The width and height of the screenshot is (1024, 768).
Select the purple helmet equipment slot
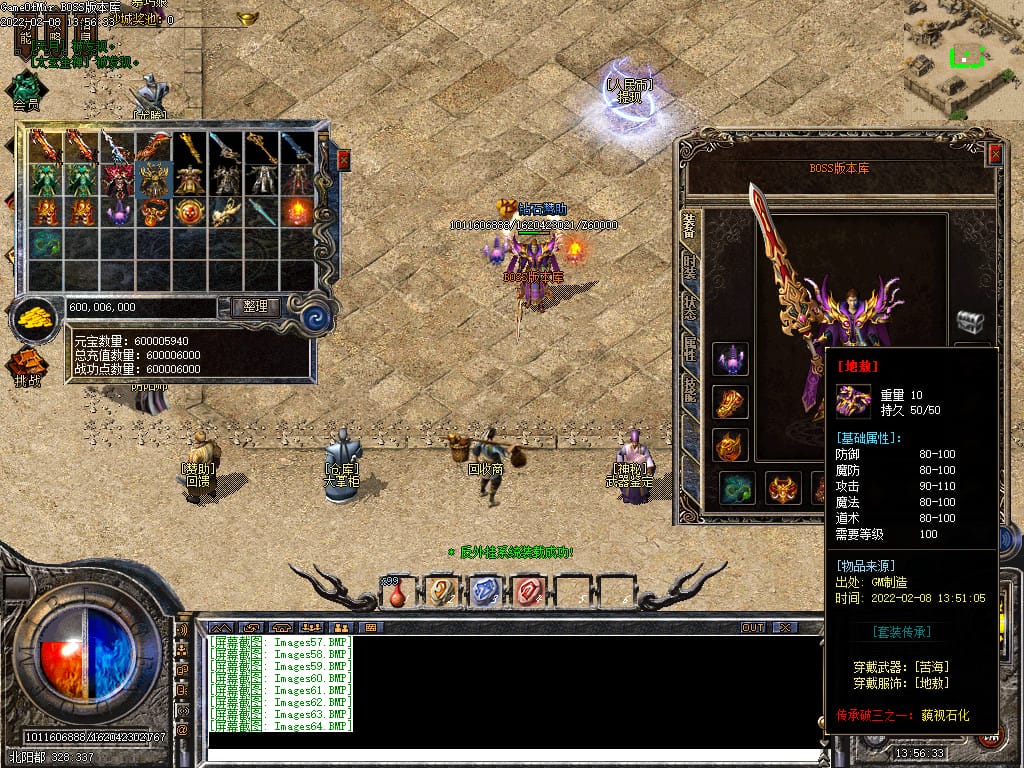(730, 359)
